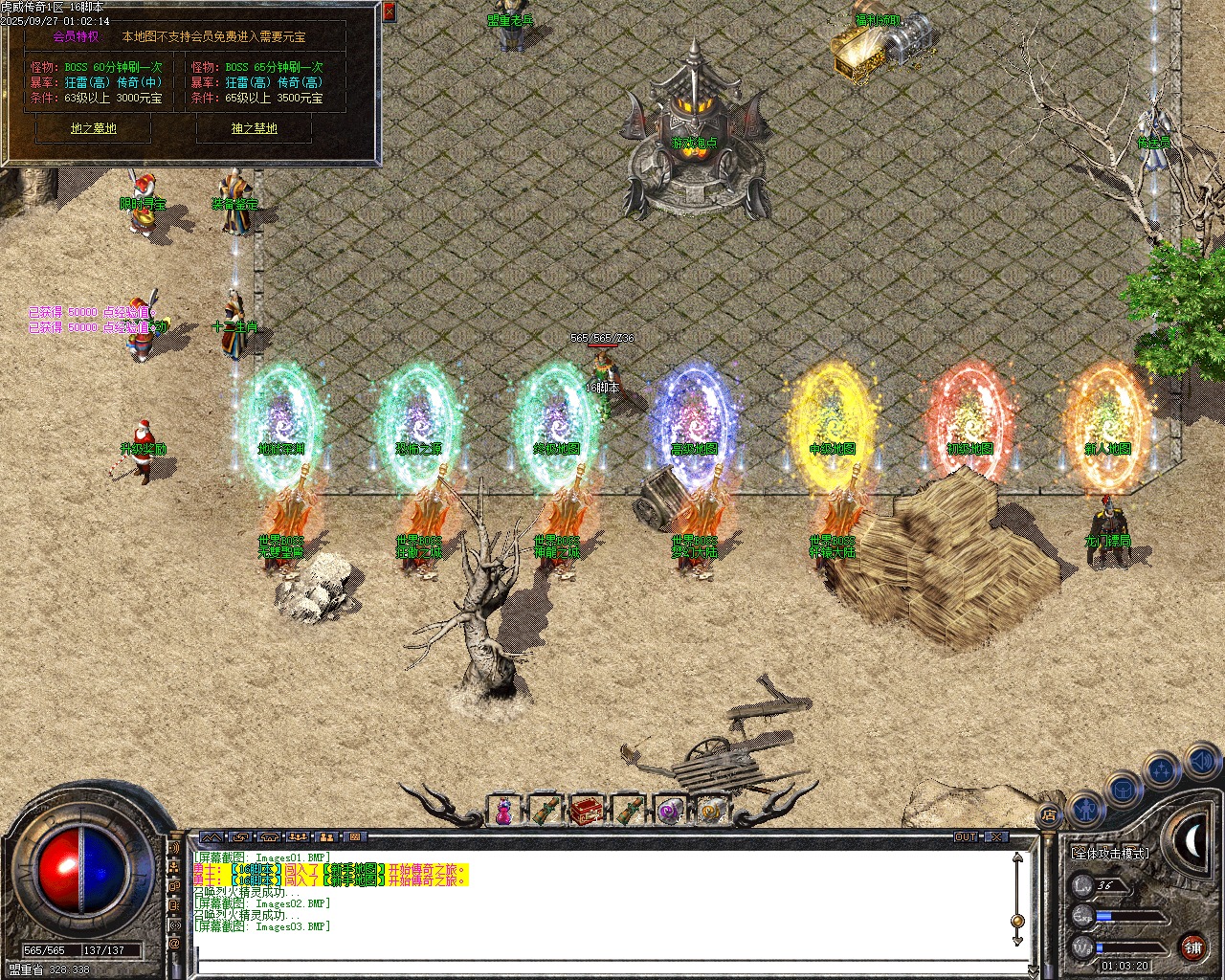Toggle the @ shortcut beside chat box
The height and width of the screenshot is (980, 1225).
click(172, 945)
